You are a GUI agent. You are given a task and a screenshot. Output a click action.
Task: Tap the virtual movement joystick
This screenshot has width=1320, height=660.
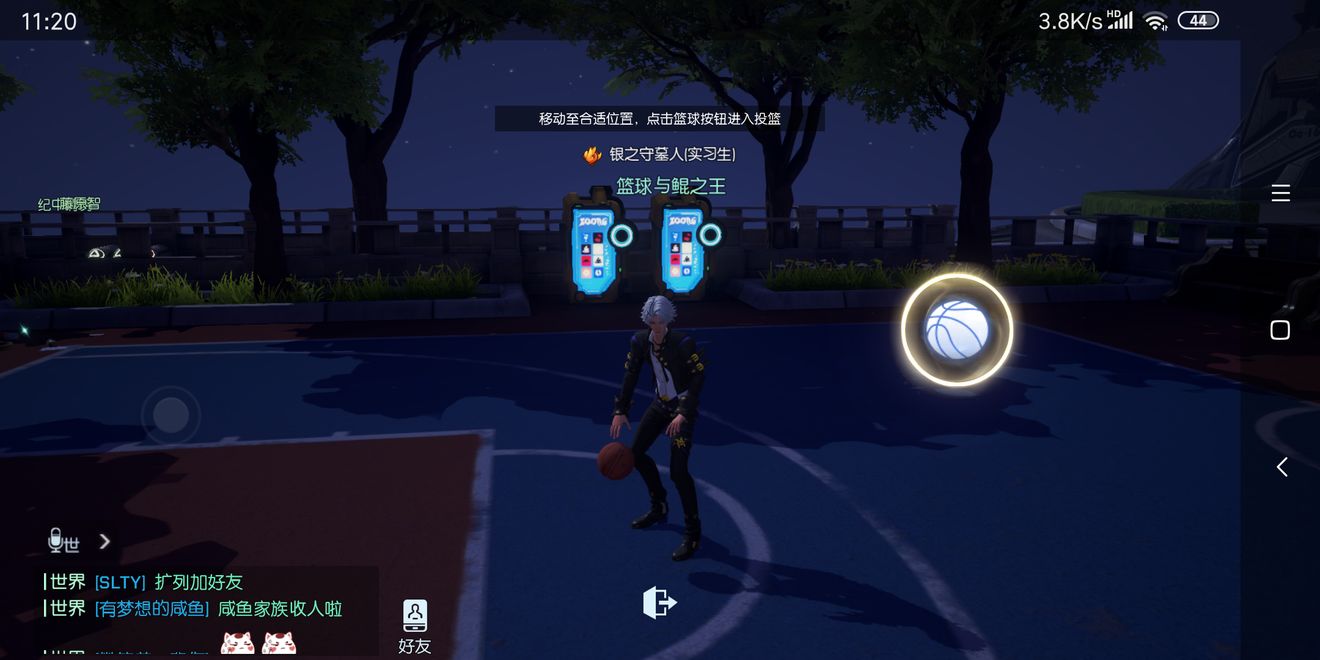click(171, 414)
